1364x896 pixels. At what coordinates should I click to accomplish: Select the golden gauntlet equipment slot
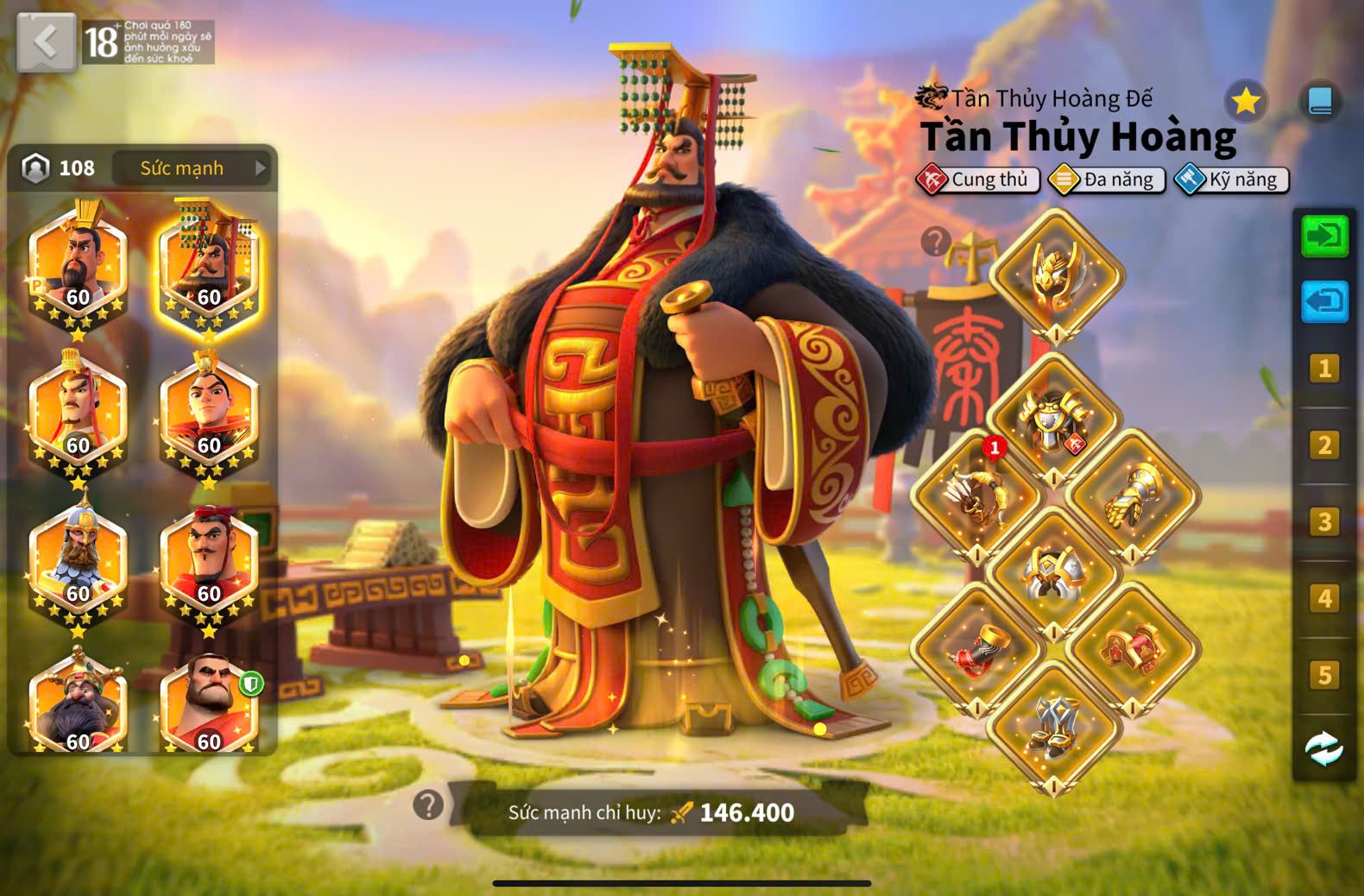[1133, 496]
